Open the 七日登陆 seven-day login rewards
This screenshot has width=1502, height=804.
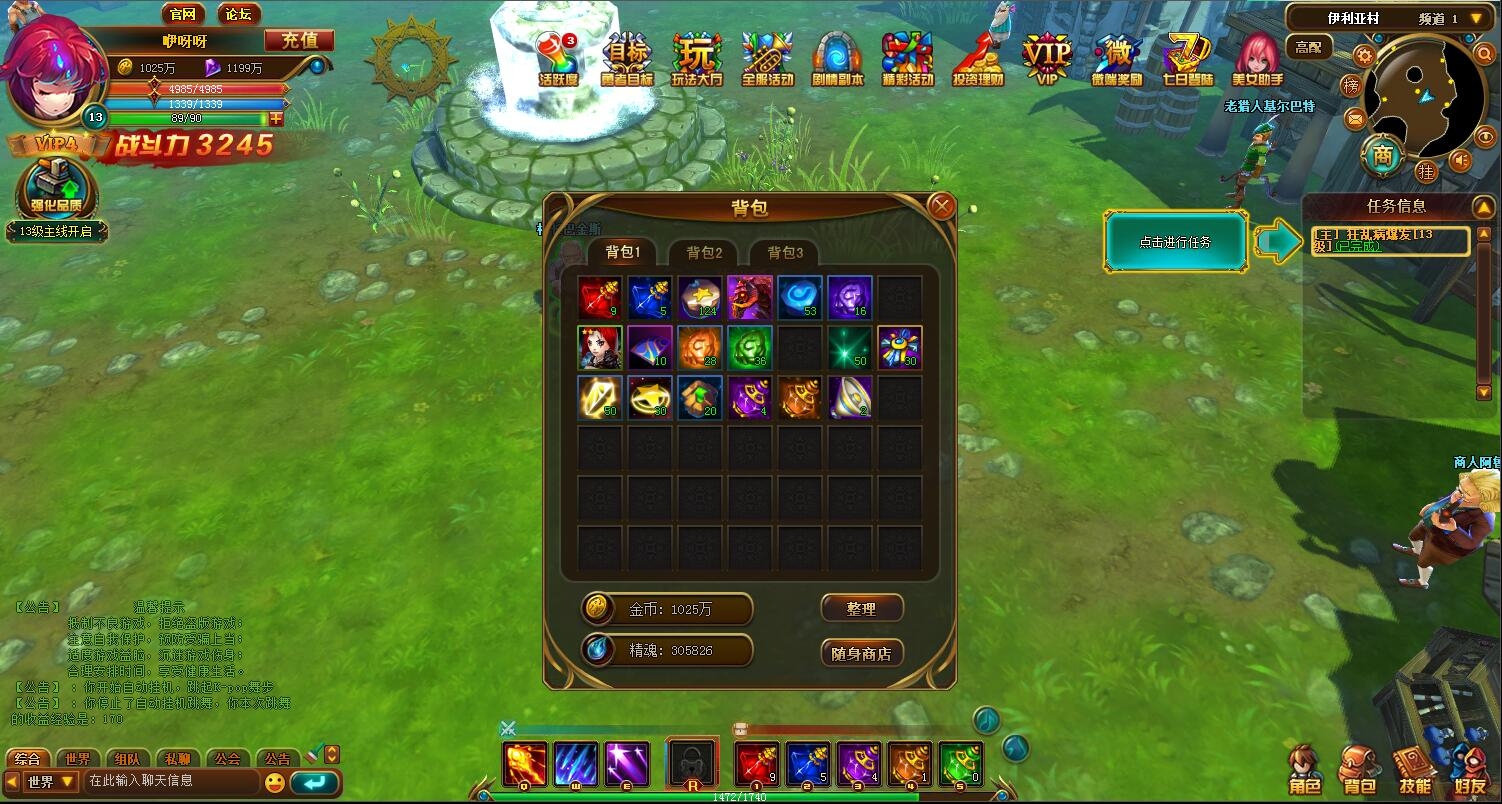[1187, 58]
